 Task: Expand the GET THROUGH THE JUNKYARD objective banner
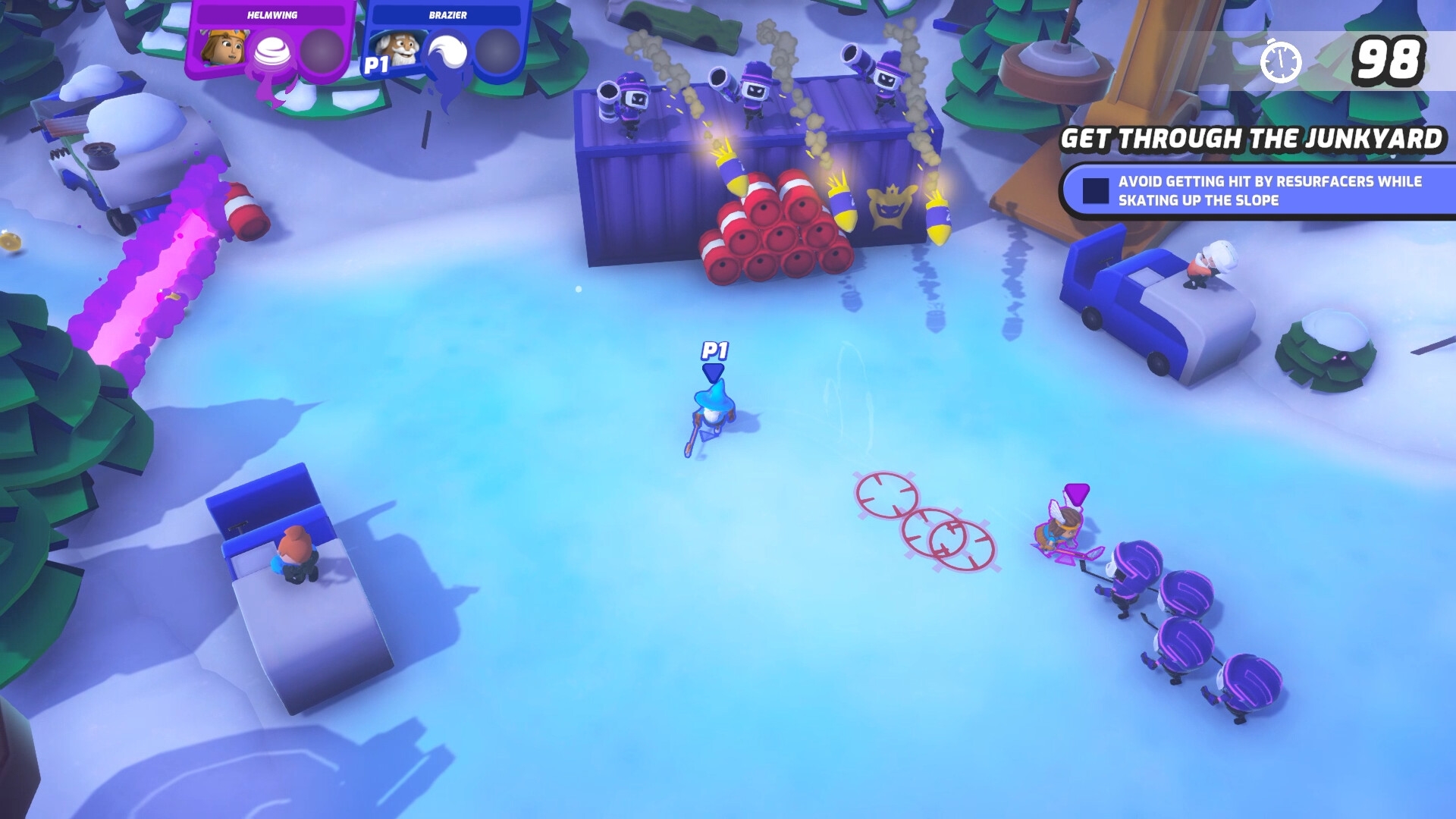click(x=1251, y=139)
